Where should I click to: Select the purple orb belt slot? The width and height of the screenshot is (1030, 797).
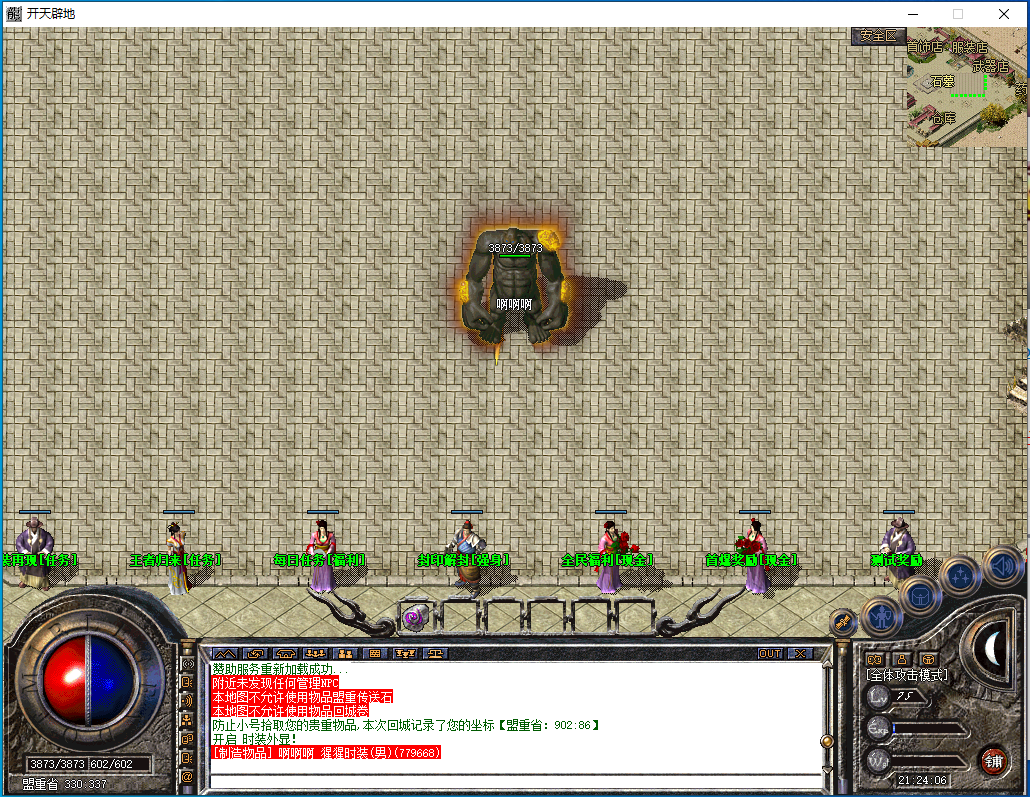point(416,617)
